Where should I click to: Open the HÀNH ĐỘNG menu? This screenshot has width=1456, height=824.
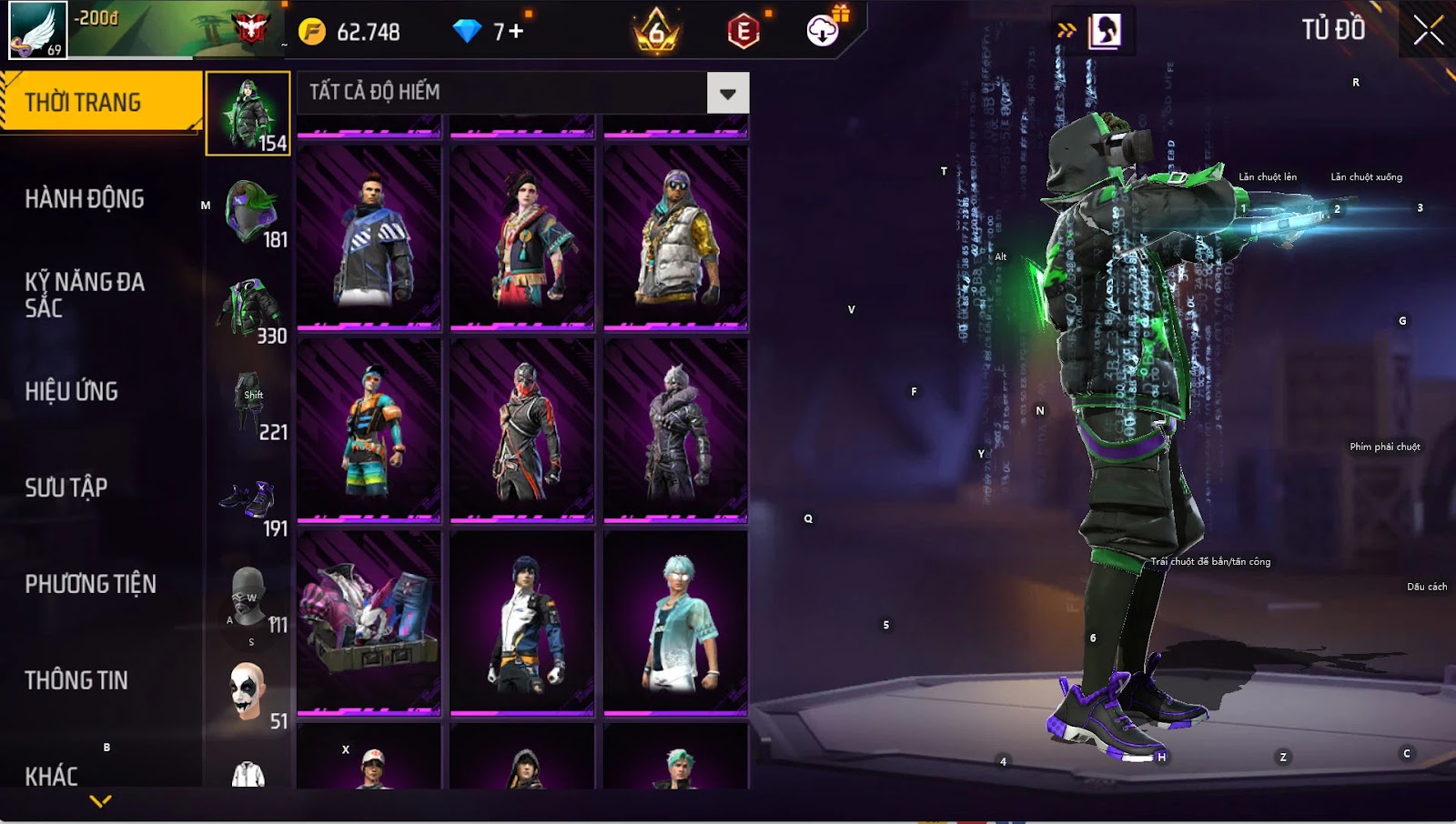coord(85,199)
